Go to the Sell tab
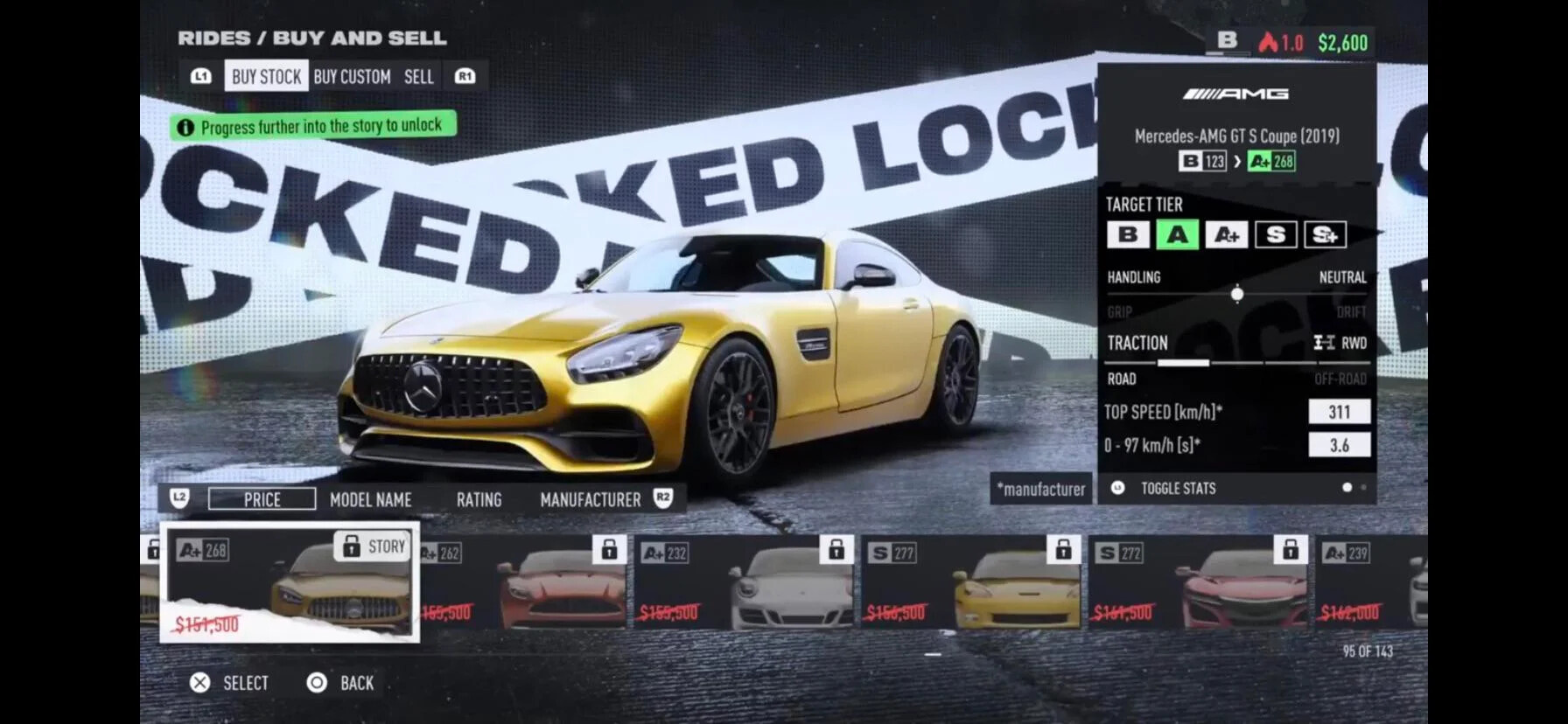This screenshot has height=724, width=1568. [x=418, y=77]
